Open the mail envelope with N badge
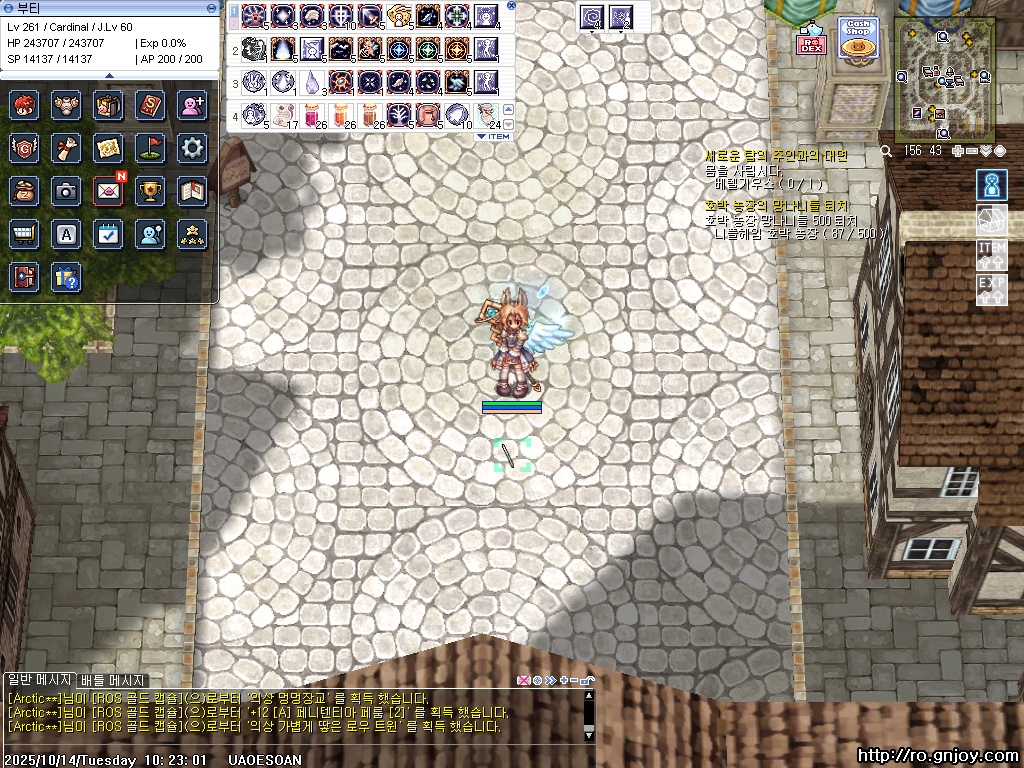Viewport: 1024px width, 768px height. [108, 190]
